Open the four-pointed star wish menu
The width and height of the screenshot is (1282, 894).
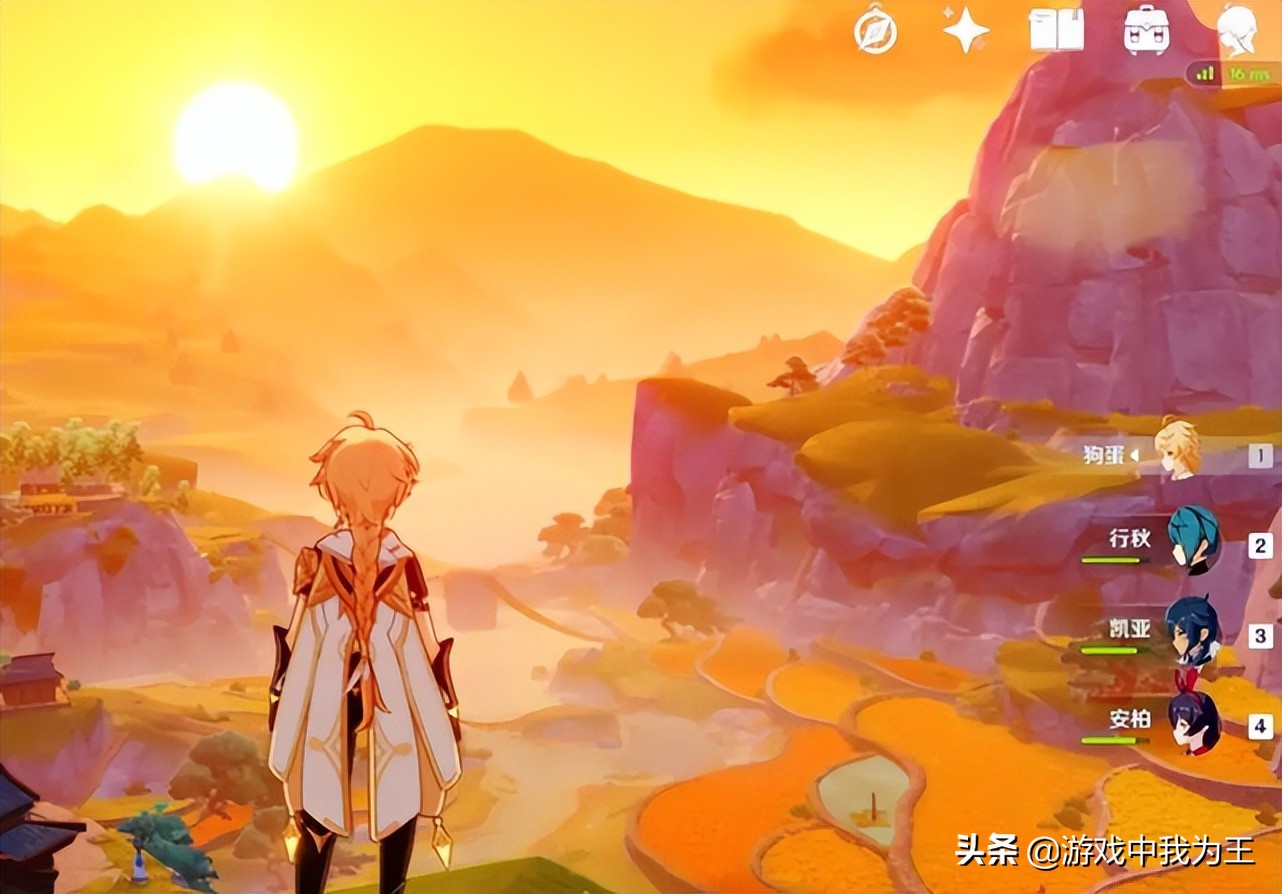point(965,31)
